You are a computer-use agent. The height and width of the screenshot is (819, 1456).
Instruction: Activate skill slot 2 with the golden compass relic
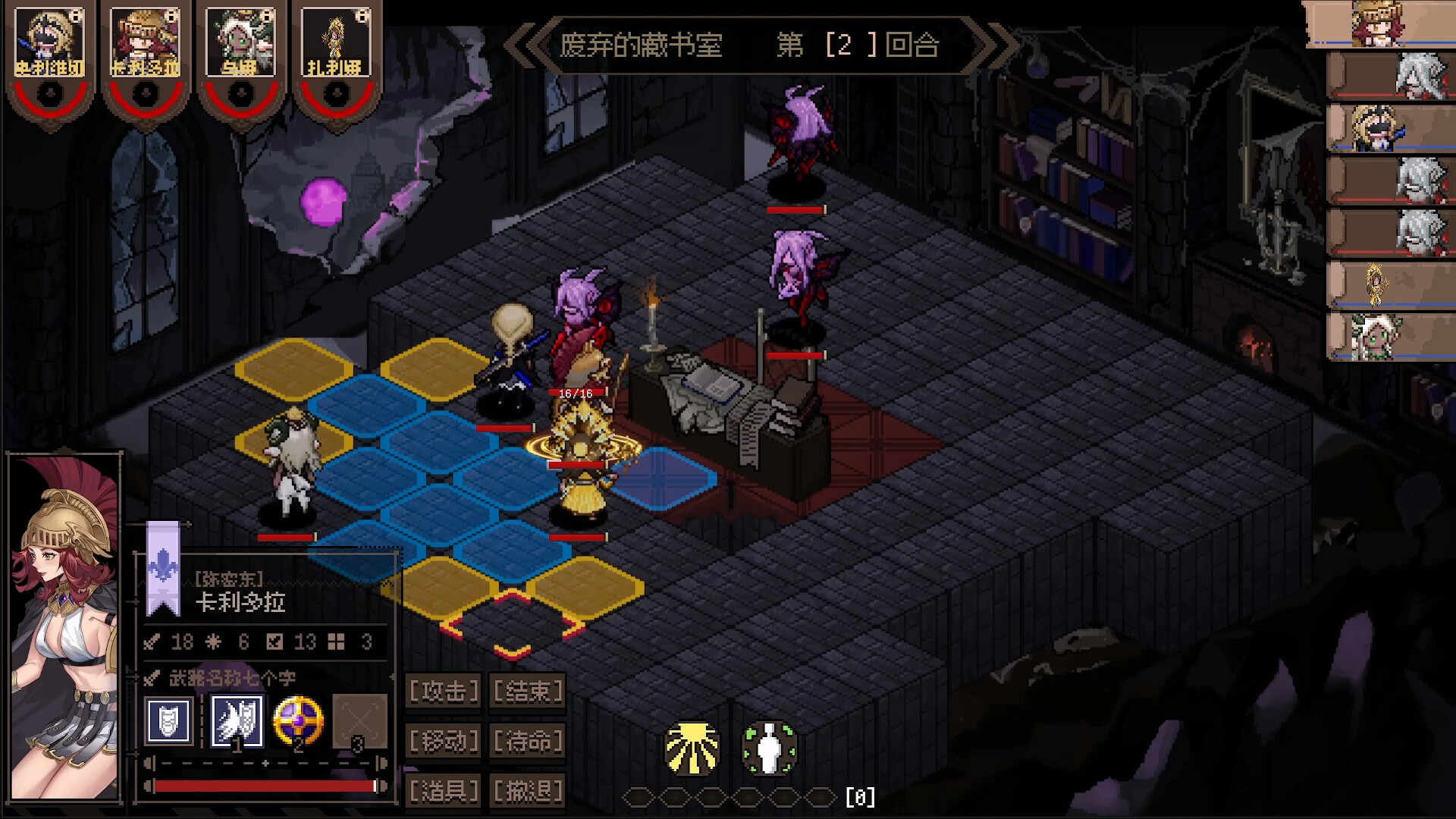pos(300,720)
